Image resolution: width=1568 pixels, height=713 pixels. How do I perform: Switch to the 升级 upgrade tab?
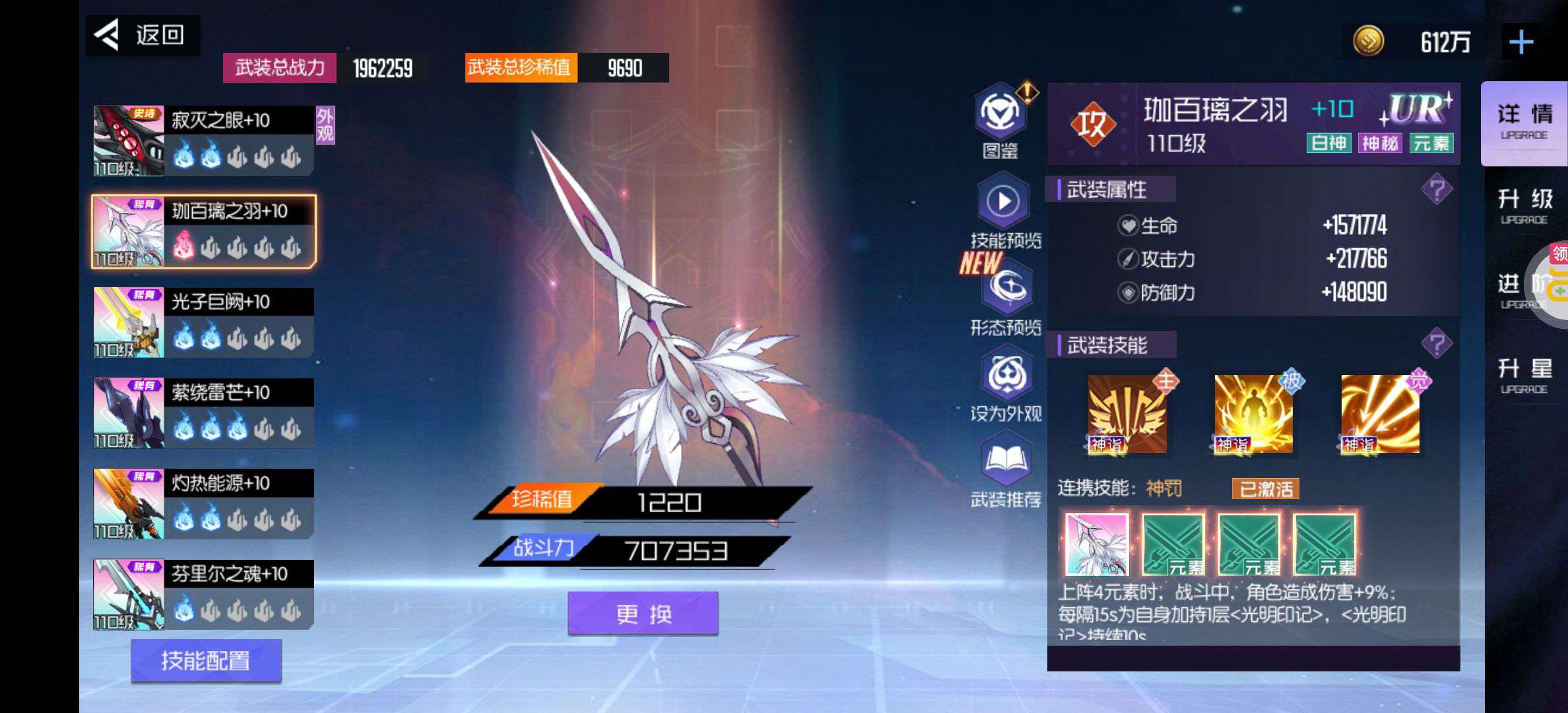[1524, 206]
